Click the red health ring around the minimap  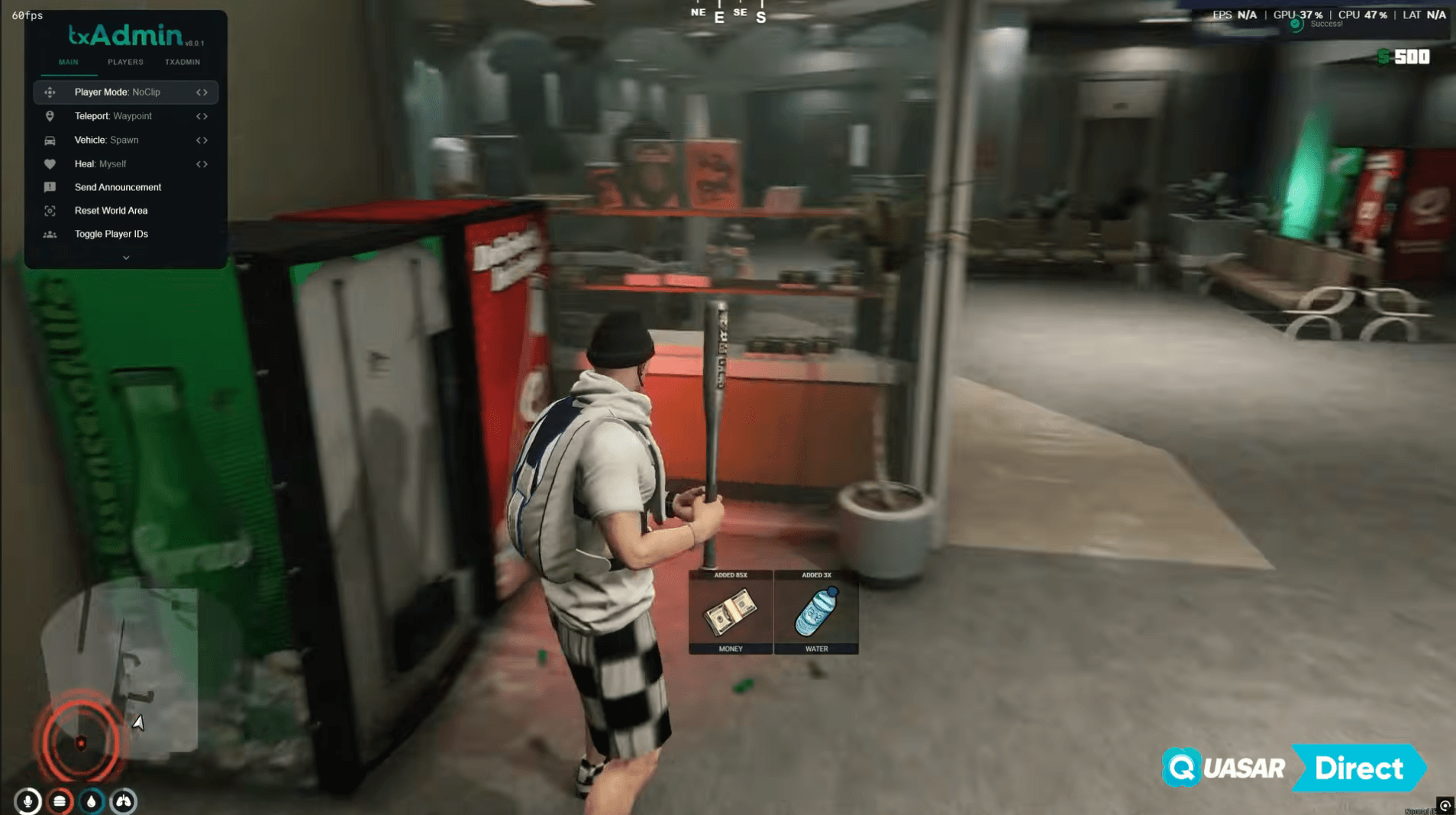point(79,739)
